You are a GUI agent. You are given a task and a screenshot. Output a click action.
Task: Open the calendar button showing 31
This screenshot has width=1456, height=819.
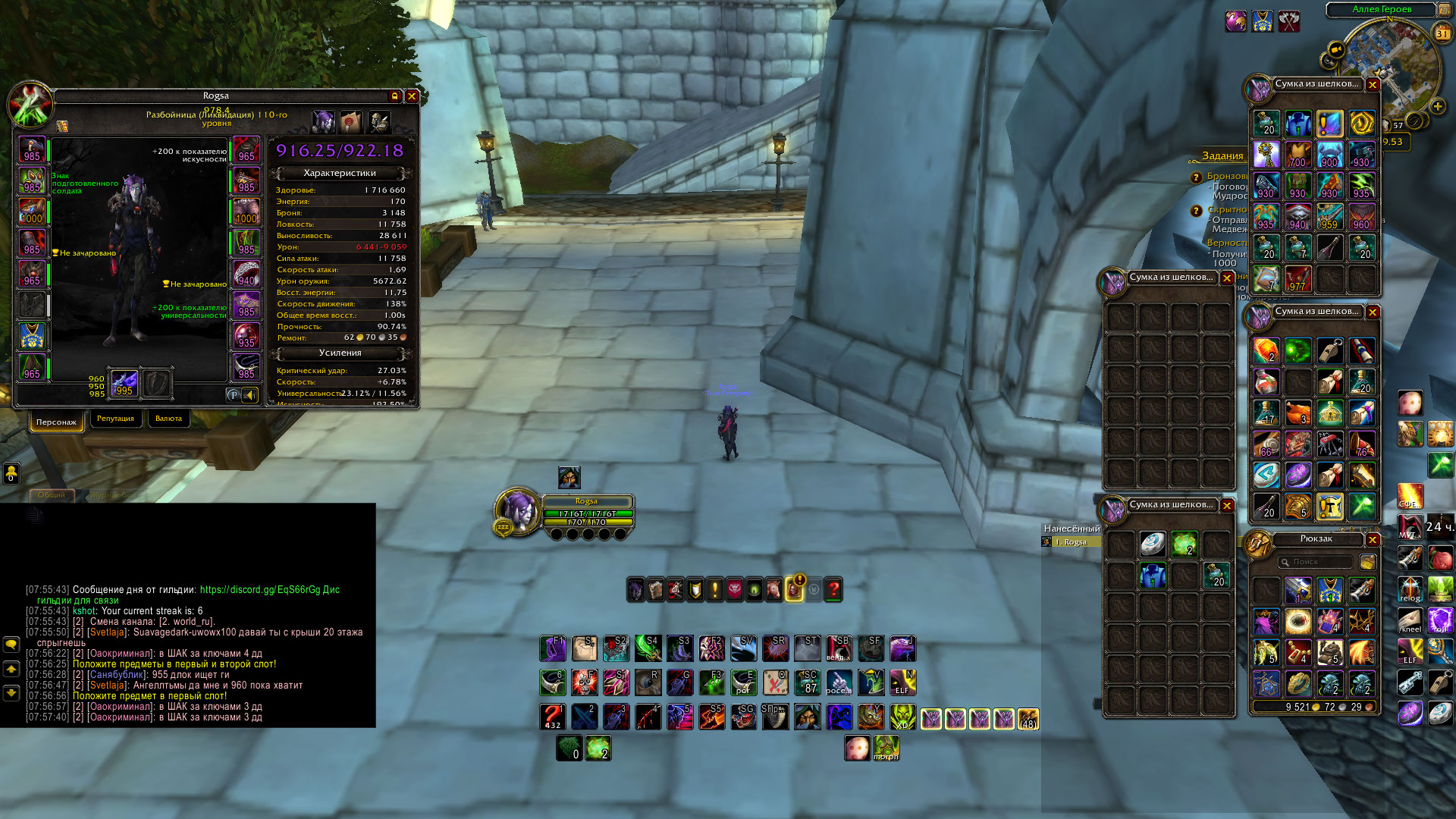(x=1442, y=33)
